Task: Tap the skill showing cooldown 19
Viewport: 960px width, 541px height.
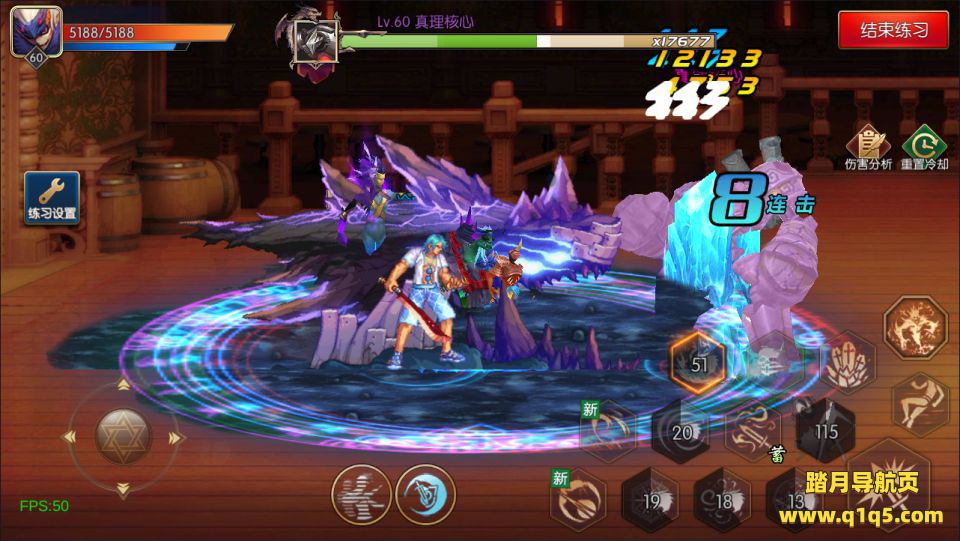Action: coord(651,500)
